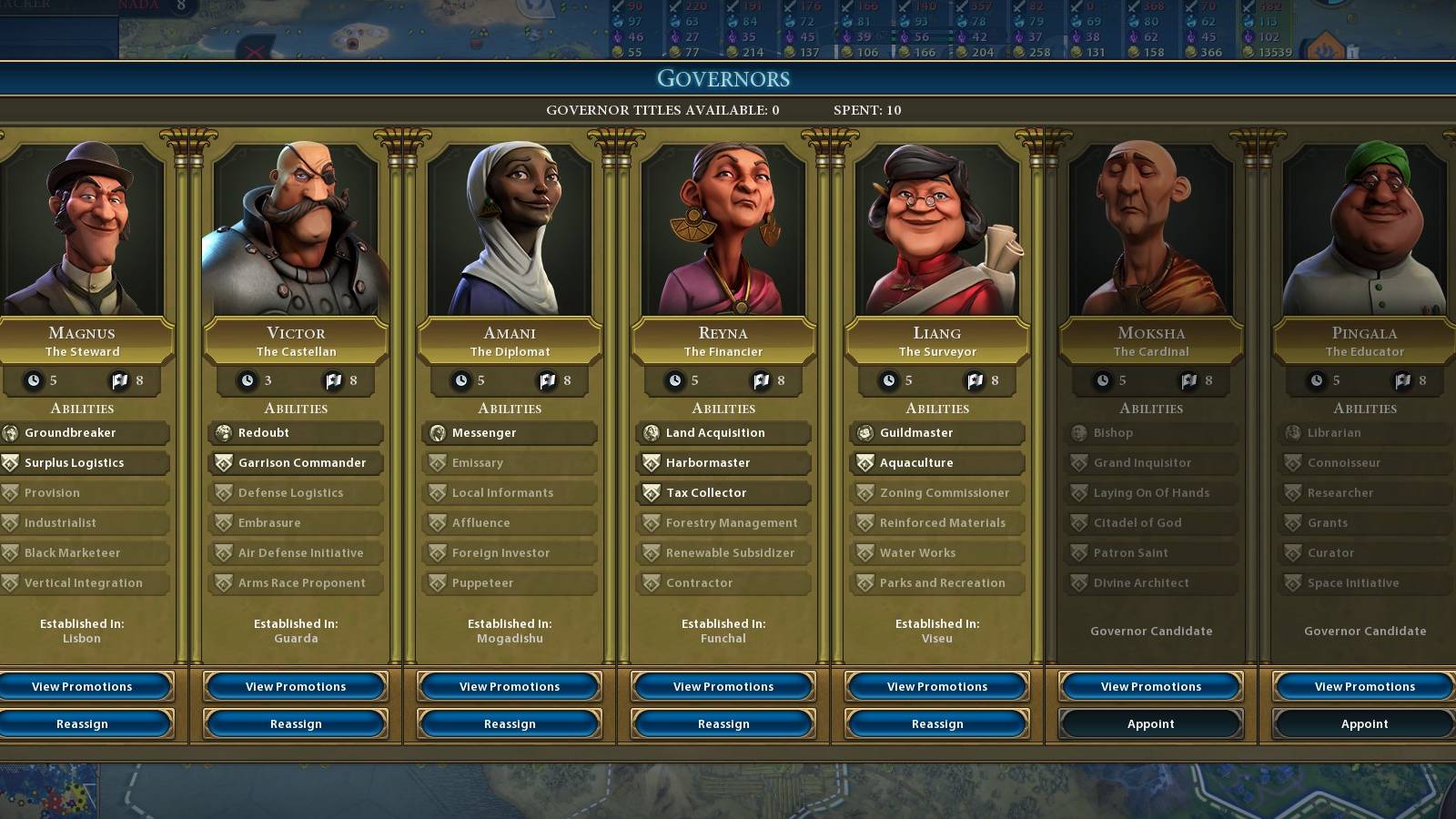
Task: Appoint Moksha the Cardinal
Action: coord(1150,723)
